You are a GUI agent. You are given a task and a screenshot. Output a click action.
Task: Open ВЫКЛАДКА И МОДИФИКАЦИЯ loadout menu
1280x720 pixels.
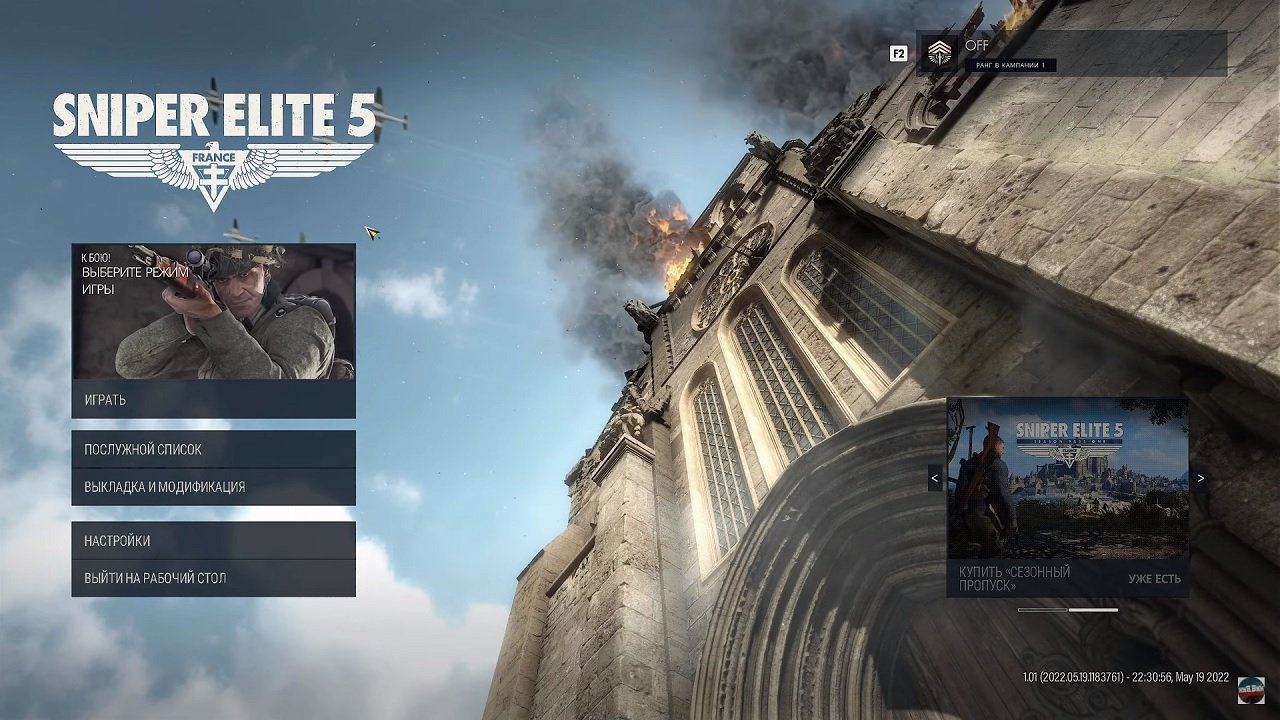[x=213, y=487]
